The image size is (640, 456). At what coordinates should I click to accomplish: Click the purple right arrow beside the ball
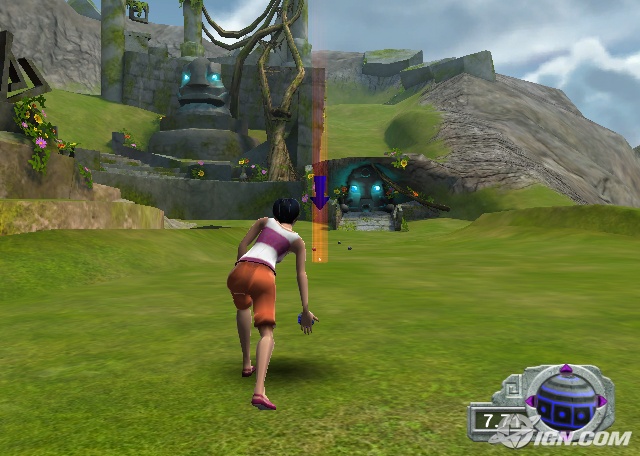coord(600,403)
